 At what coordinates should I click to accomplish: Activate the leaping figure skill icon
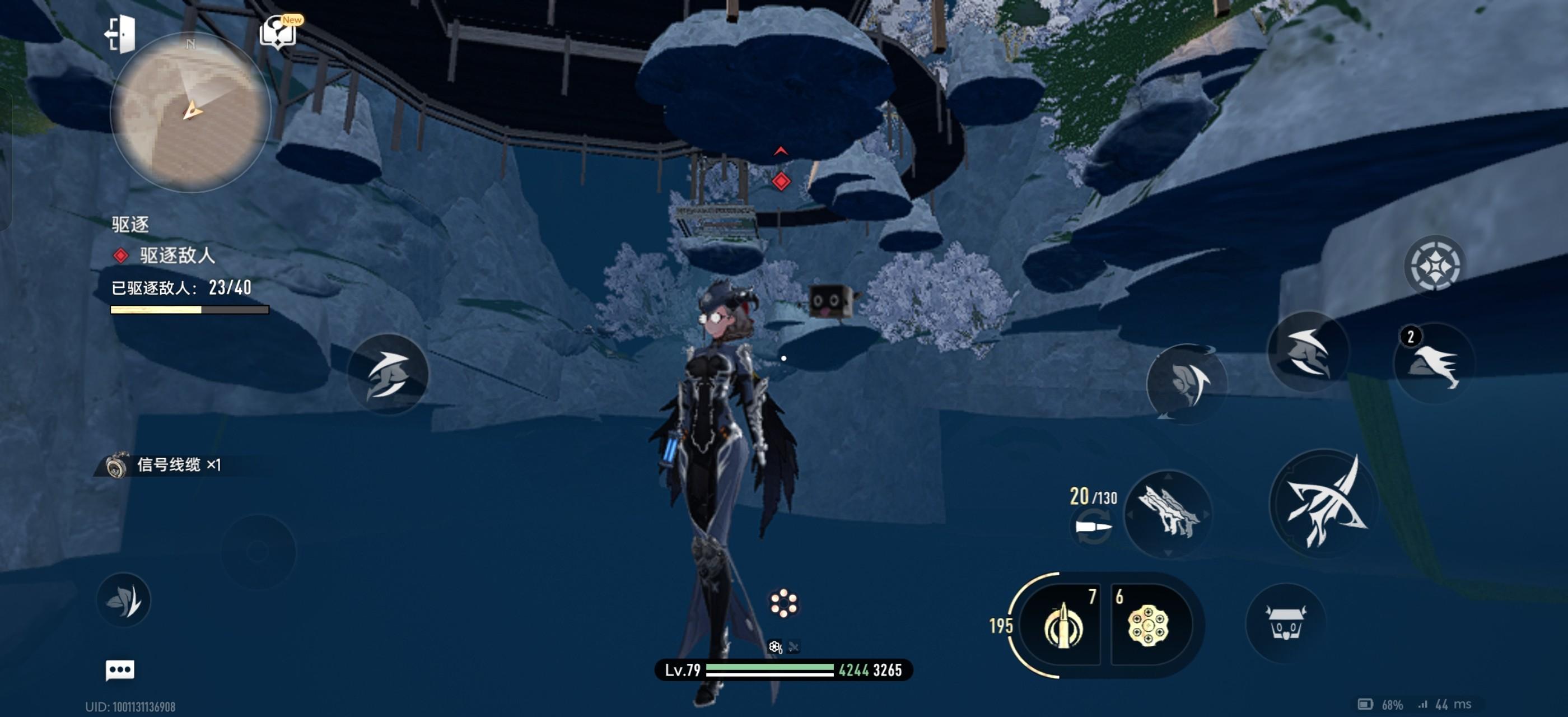click(1307, 351)
